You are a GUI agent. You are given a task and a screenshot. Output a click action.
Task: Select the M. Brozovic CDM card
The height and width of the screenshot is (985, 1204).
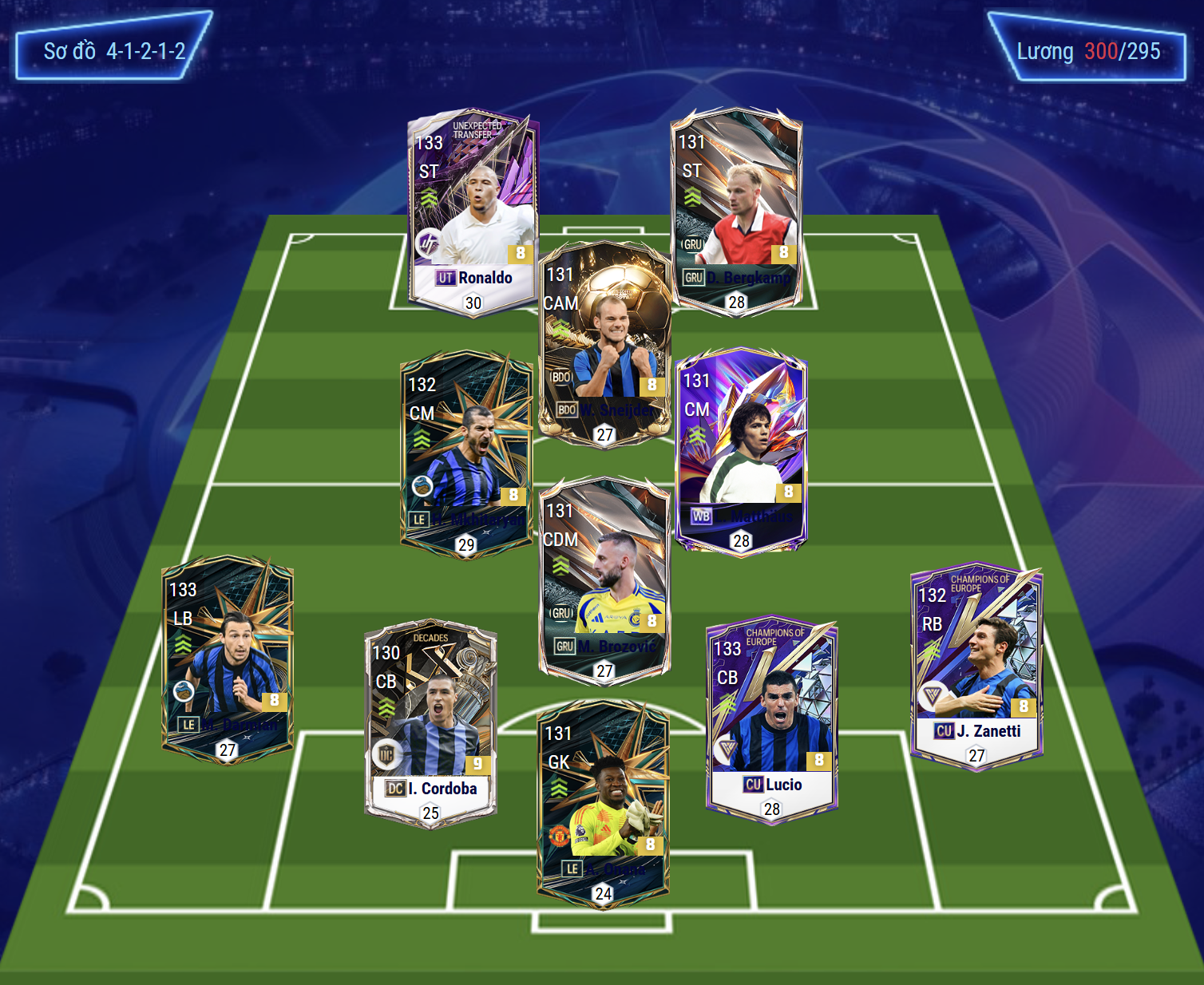point(604,579)
